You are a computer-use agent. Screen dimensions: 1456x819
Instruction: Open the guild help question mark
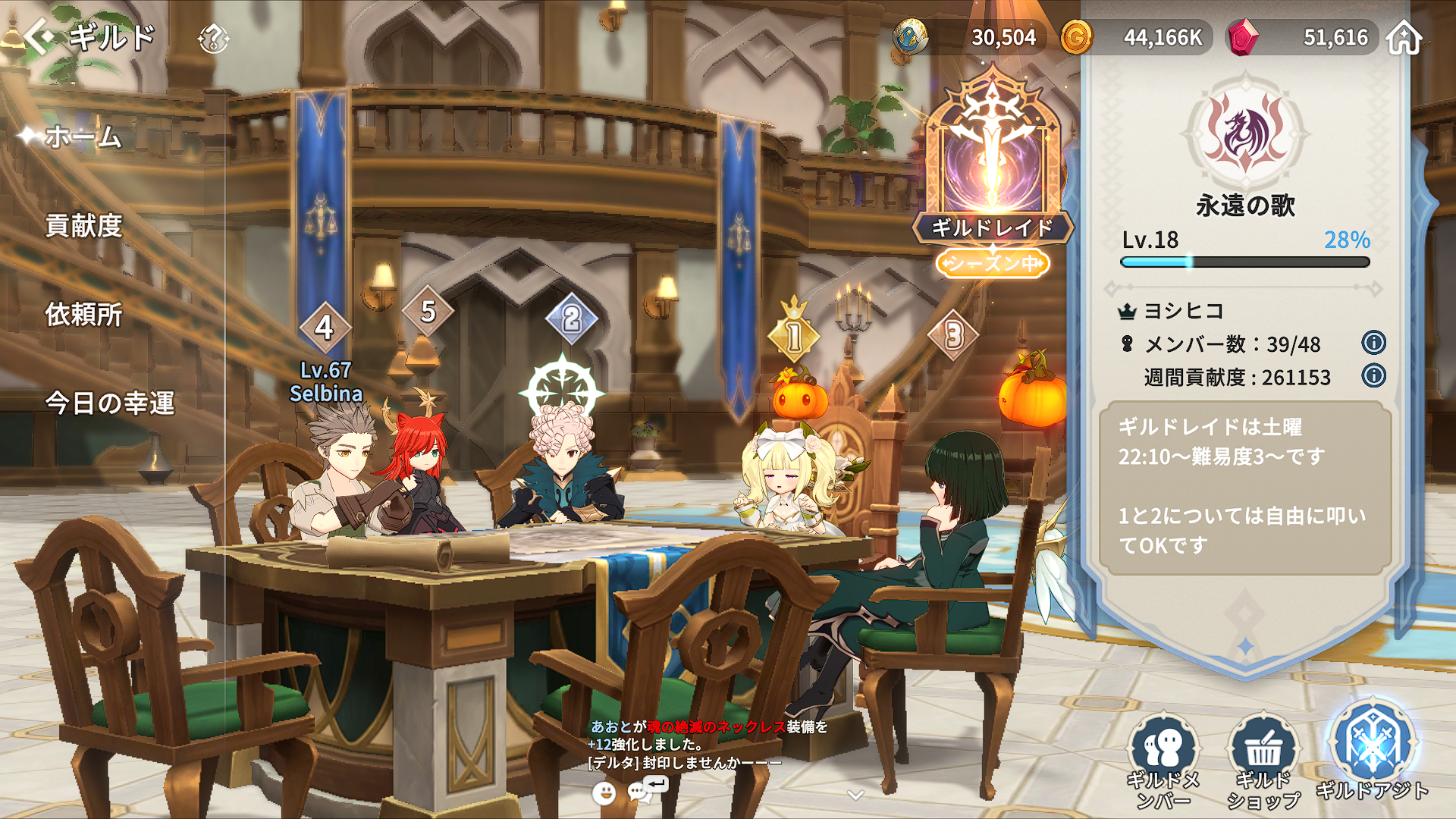tap(213, 38)
